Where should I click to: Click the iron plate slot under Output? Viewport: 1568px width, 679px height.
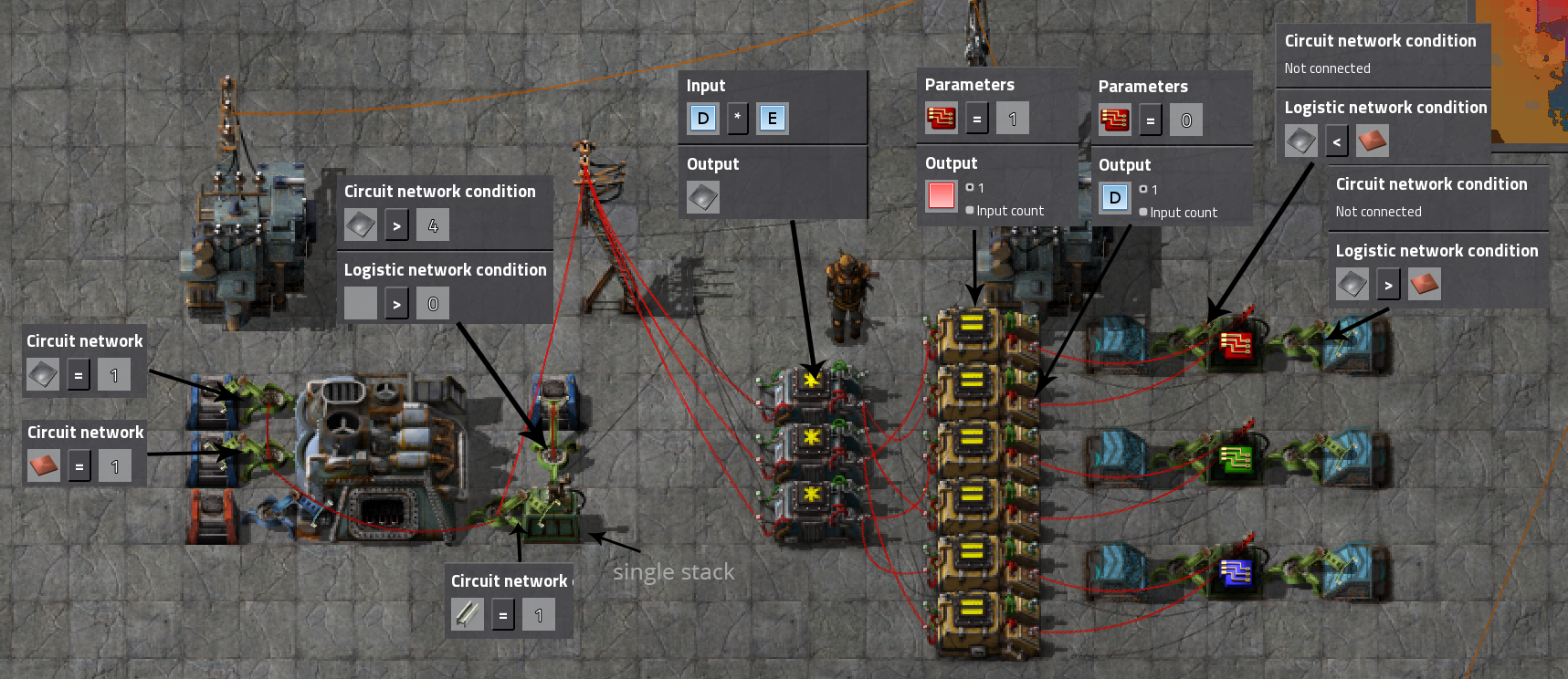[703, 197]
